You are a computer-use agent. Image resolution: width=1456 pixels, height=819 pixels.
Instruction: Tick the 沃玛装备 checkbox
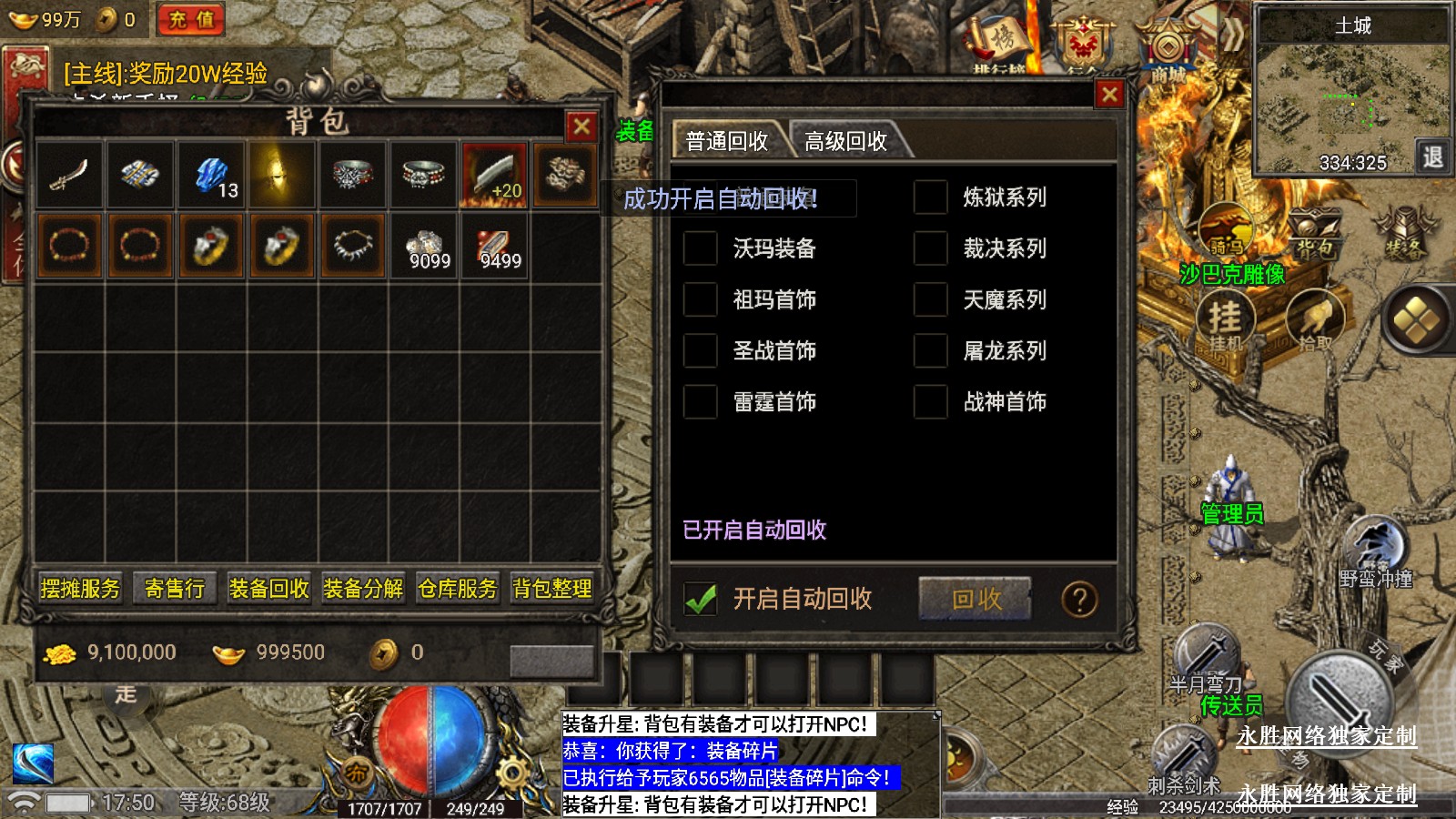pos(701,248)
